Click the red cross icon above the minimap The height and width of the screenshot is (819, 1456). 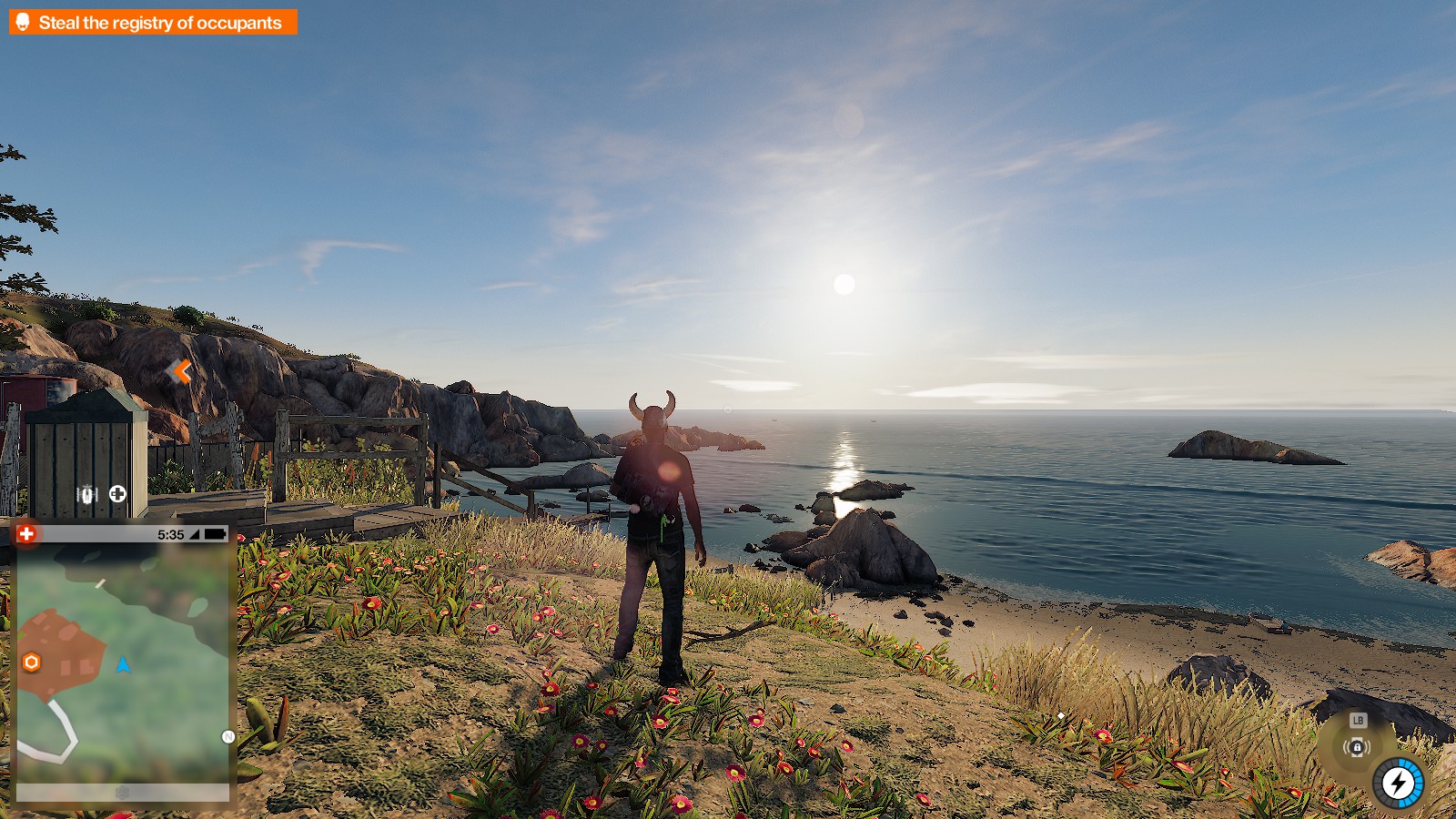click(x=26, y=534)
